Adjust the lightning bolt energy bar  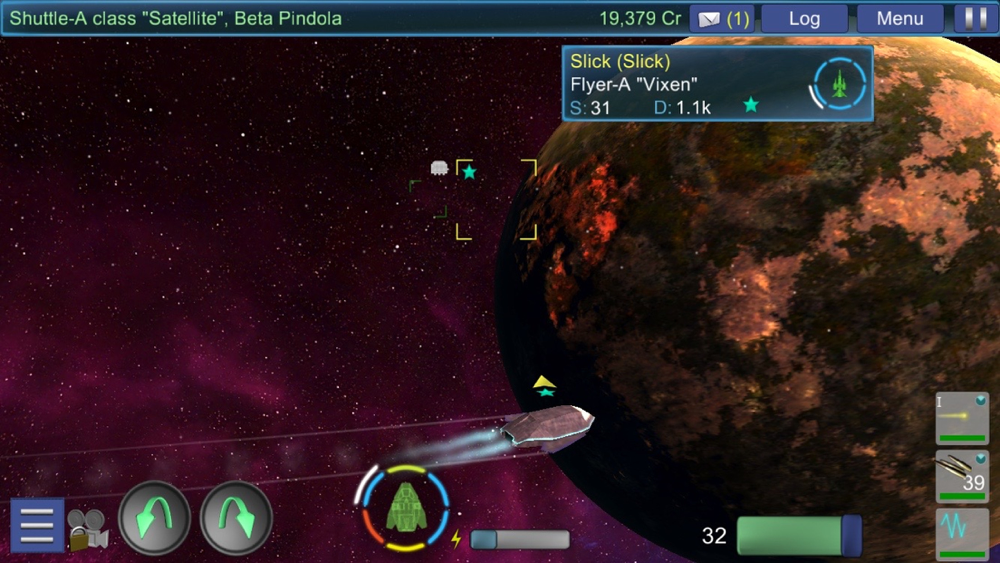[x=519, y=540]
